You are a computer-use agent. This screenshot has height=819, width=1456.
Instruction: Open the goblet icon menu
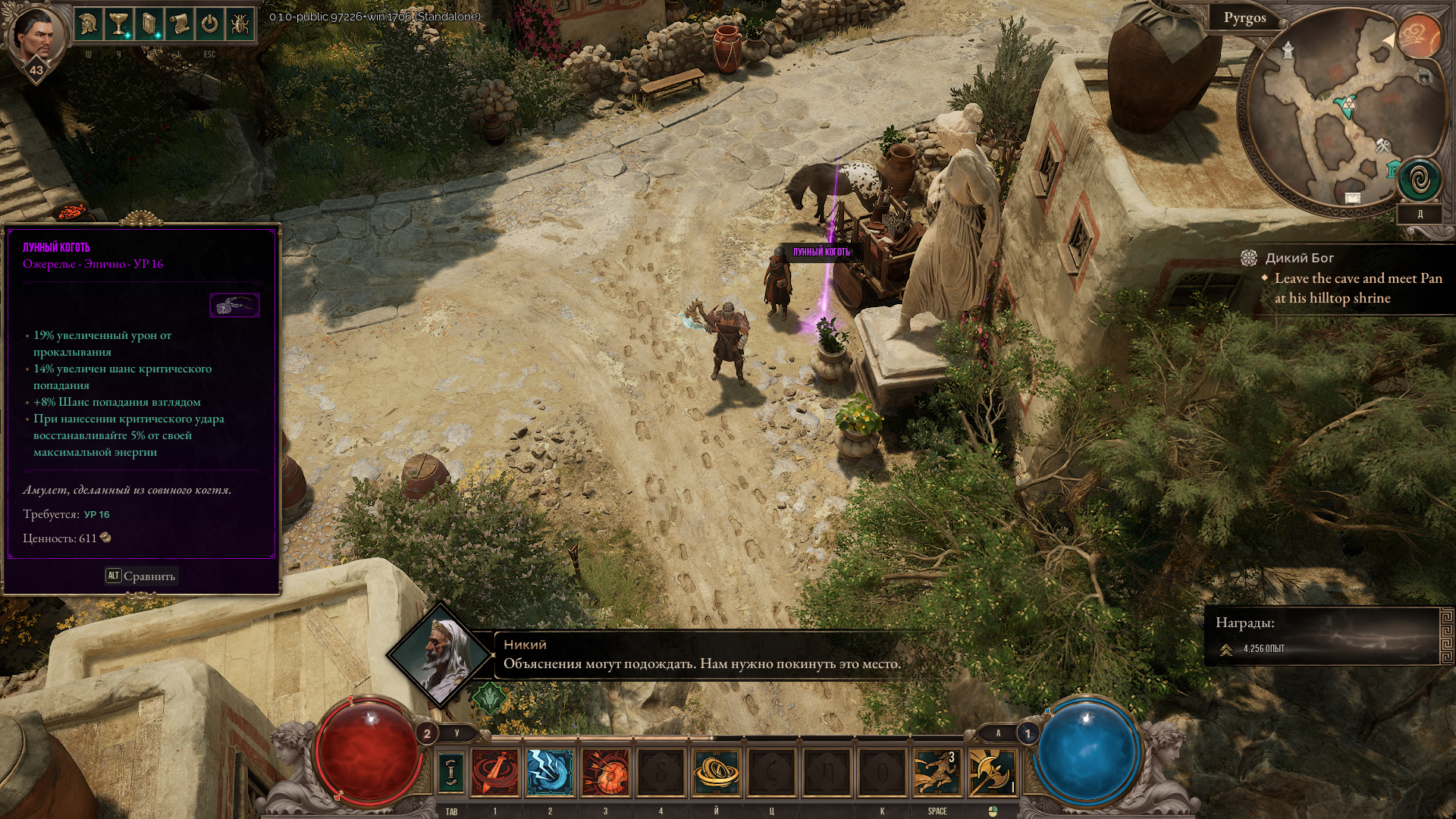point(119,25)
